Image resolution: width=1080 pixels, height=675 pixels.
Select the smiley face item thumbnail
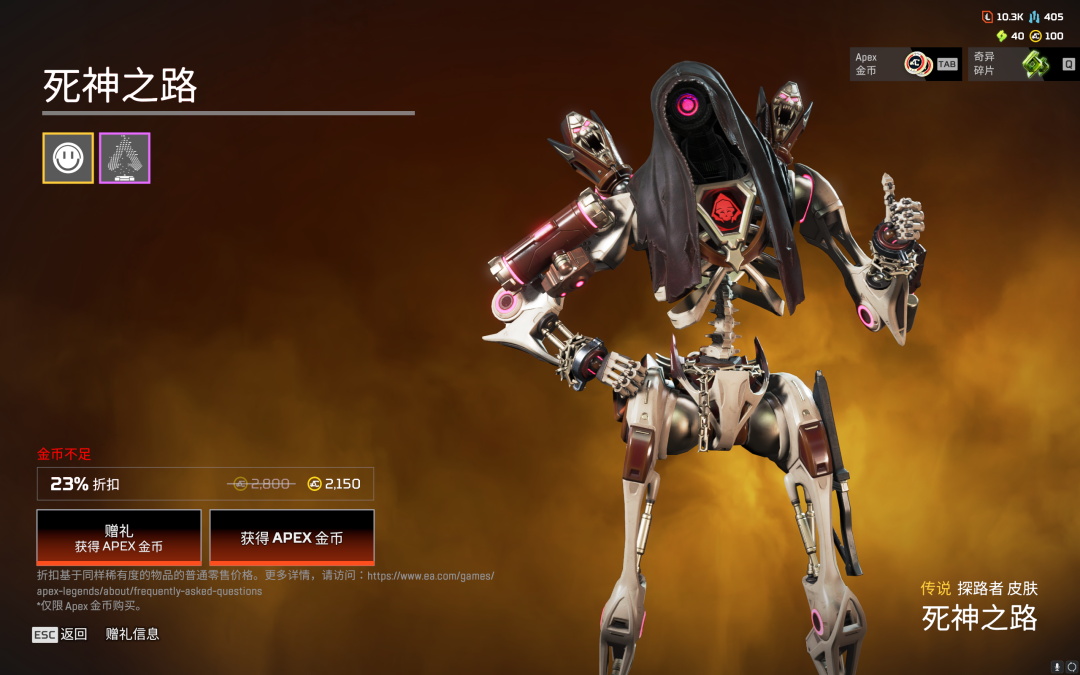coord(68,158)
